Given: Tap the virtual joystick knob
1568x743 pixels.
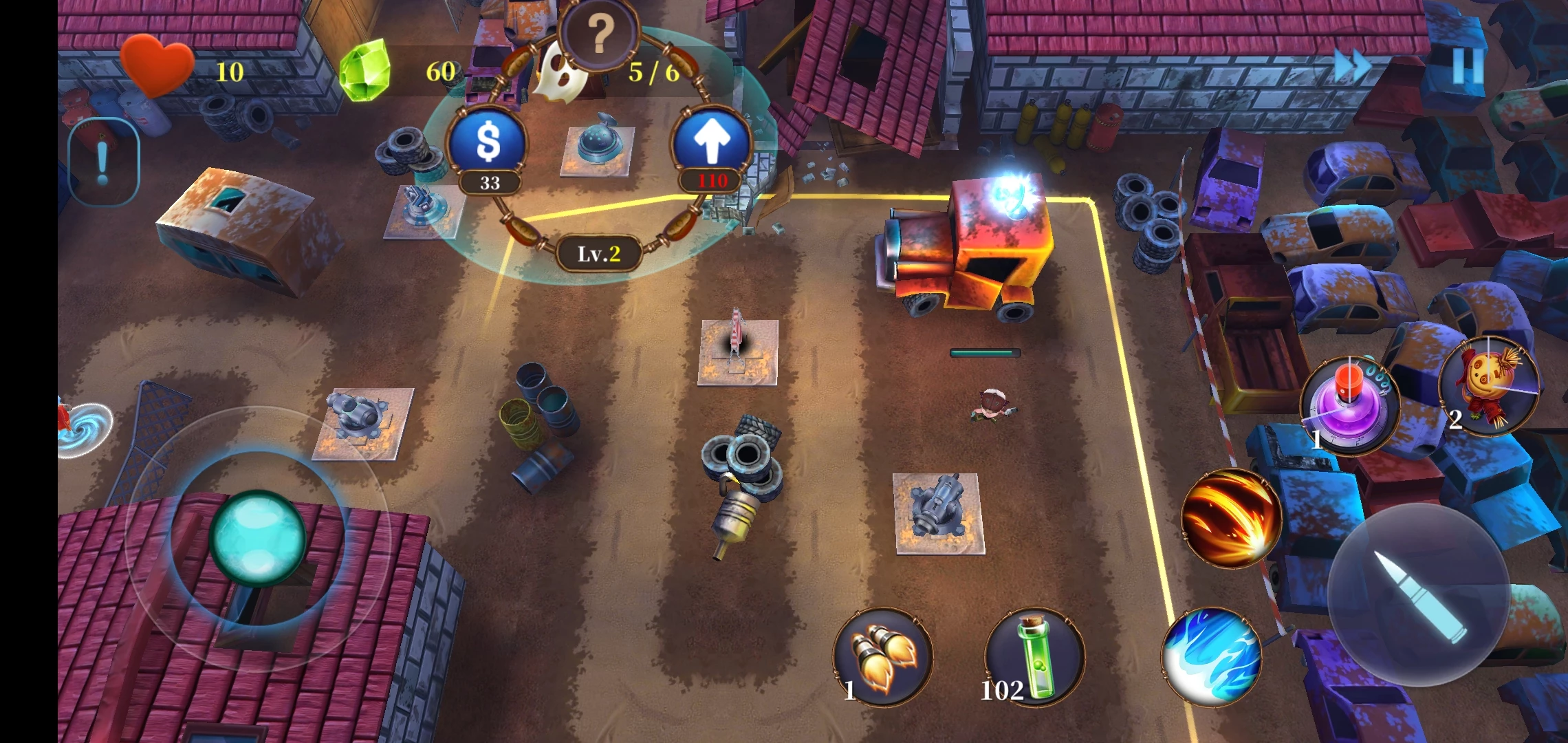Looking at the screenshot, I should [258, 537].
